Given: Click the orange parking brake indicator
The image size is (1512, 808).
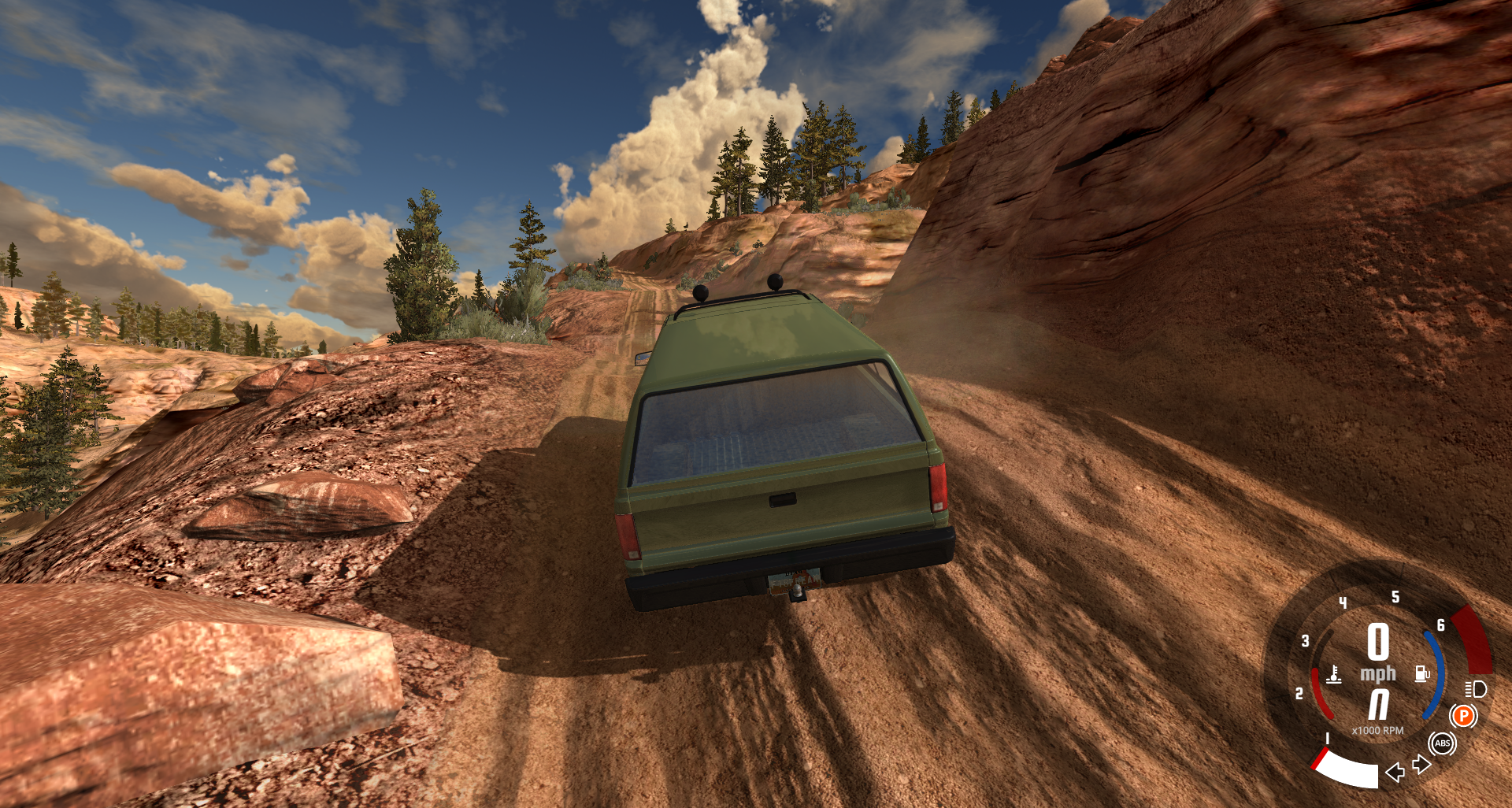Looking at the screenshot, I should coord(1463,716).
